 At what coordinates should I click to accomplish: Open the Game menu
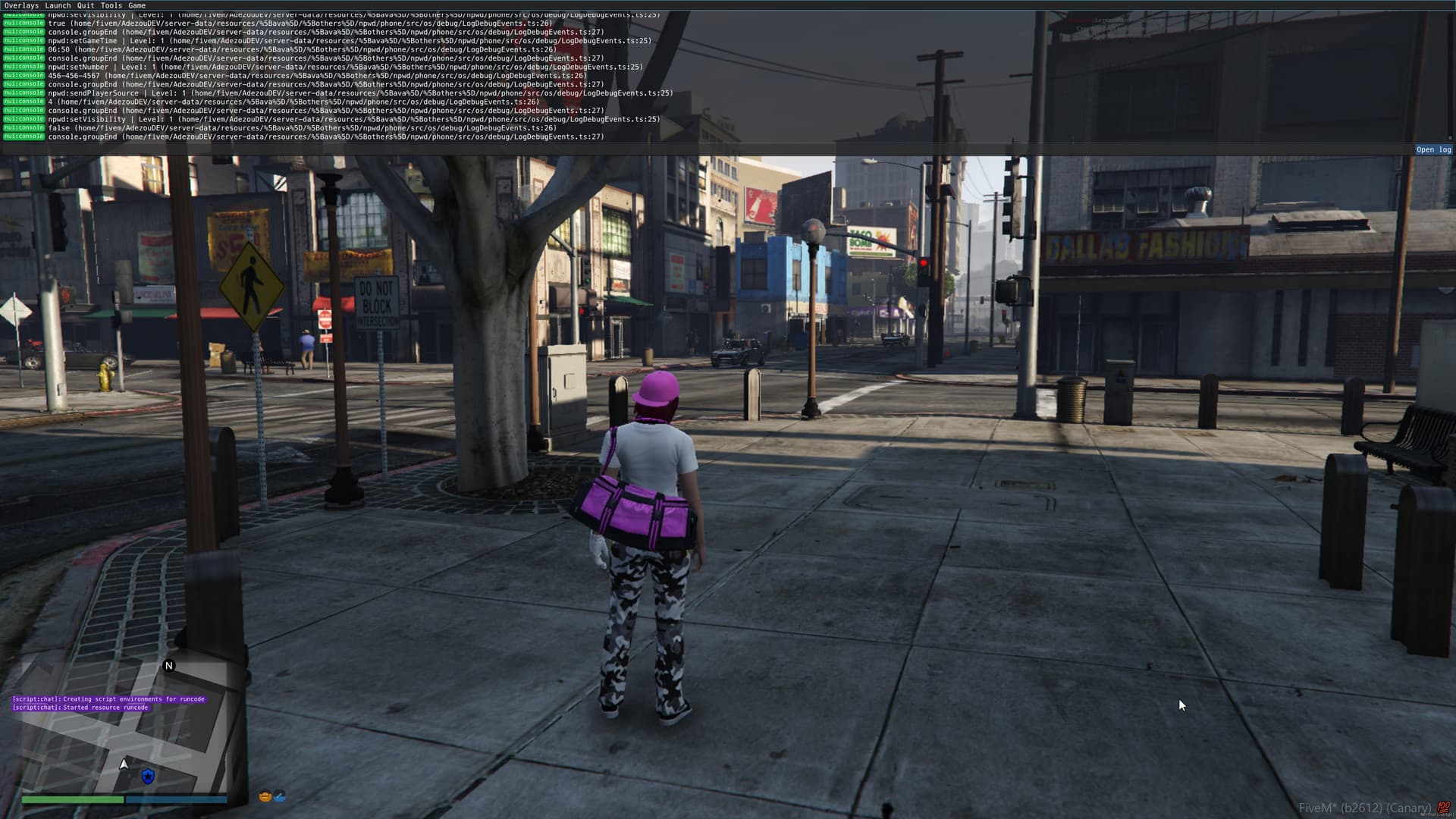tap(137, 5)
